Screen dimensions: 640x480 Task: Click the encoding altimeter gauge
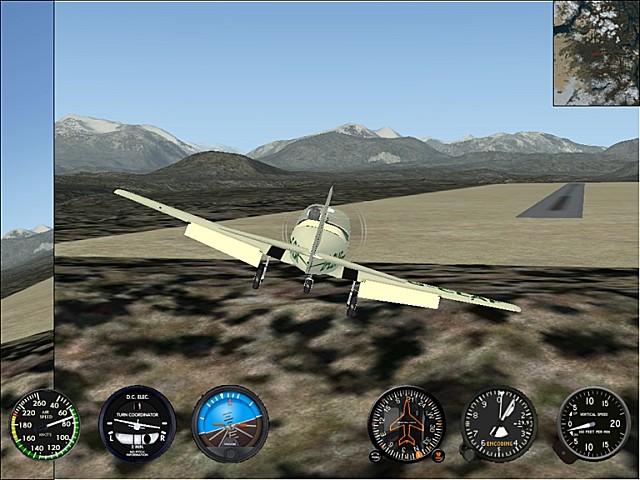tap(499, 424)
